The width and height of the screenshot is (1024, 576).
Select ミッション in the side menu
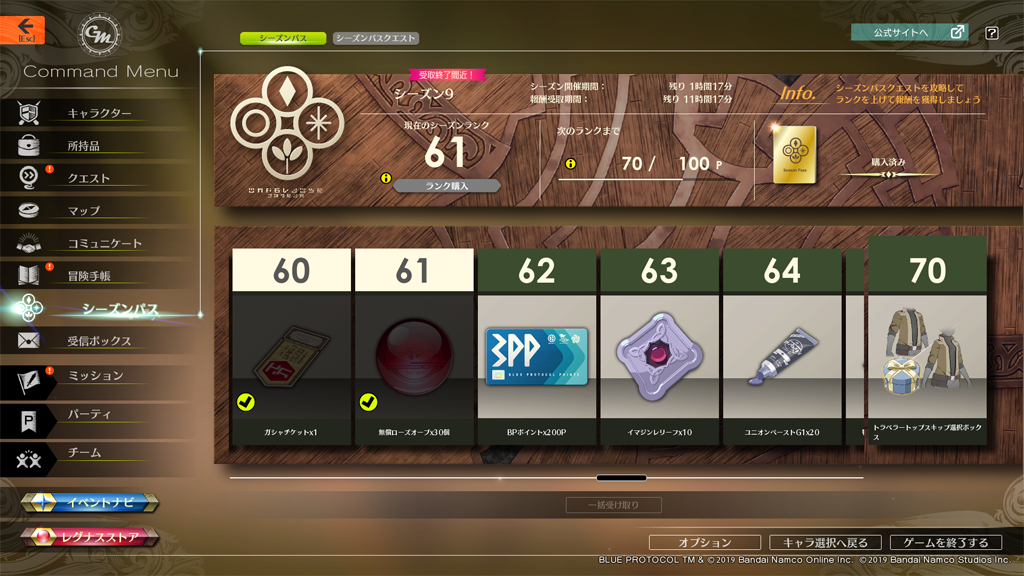point(95,376)
